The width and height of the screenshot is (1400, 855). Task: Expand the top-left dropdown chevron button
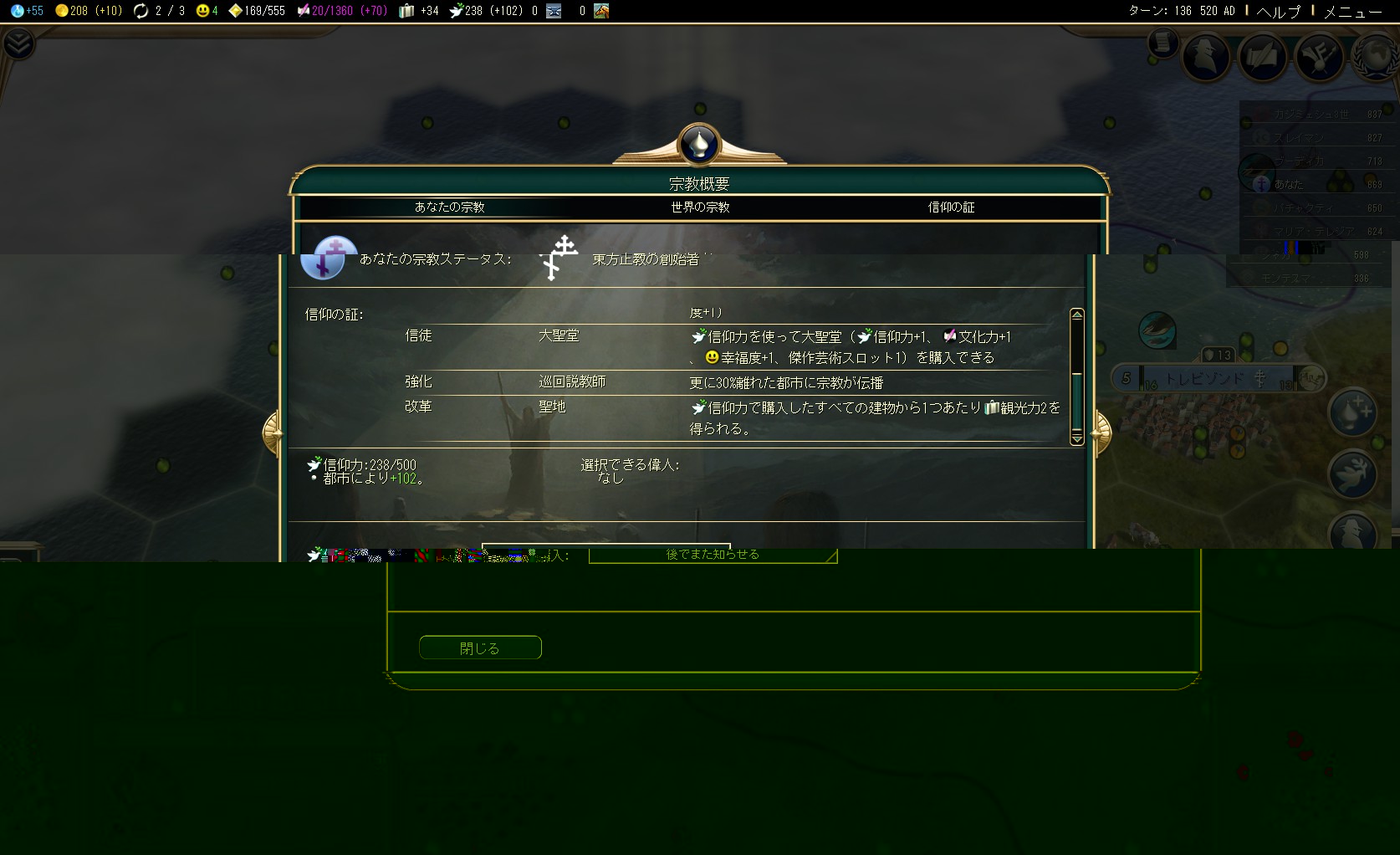(18, 44)
